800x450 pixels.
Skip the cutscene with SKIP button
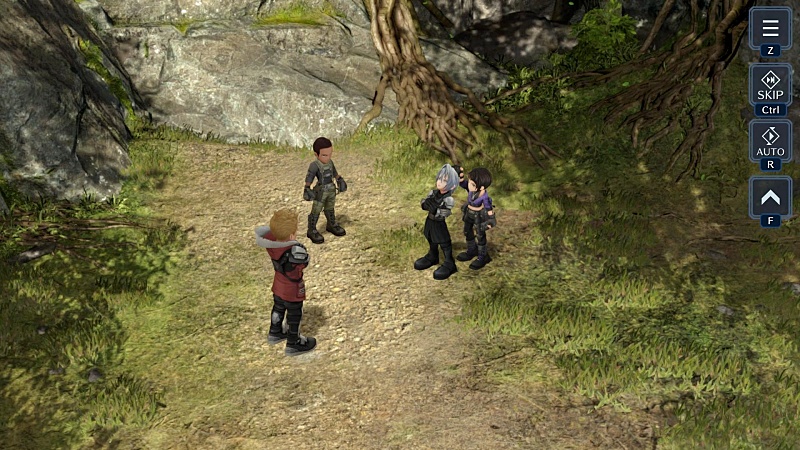click(770, 85)
